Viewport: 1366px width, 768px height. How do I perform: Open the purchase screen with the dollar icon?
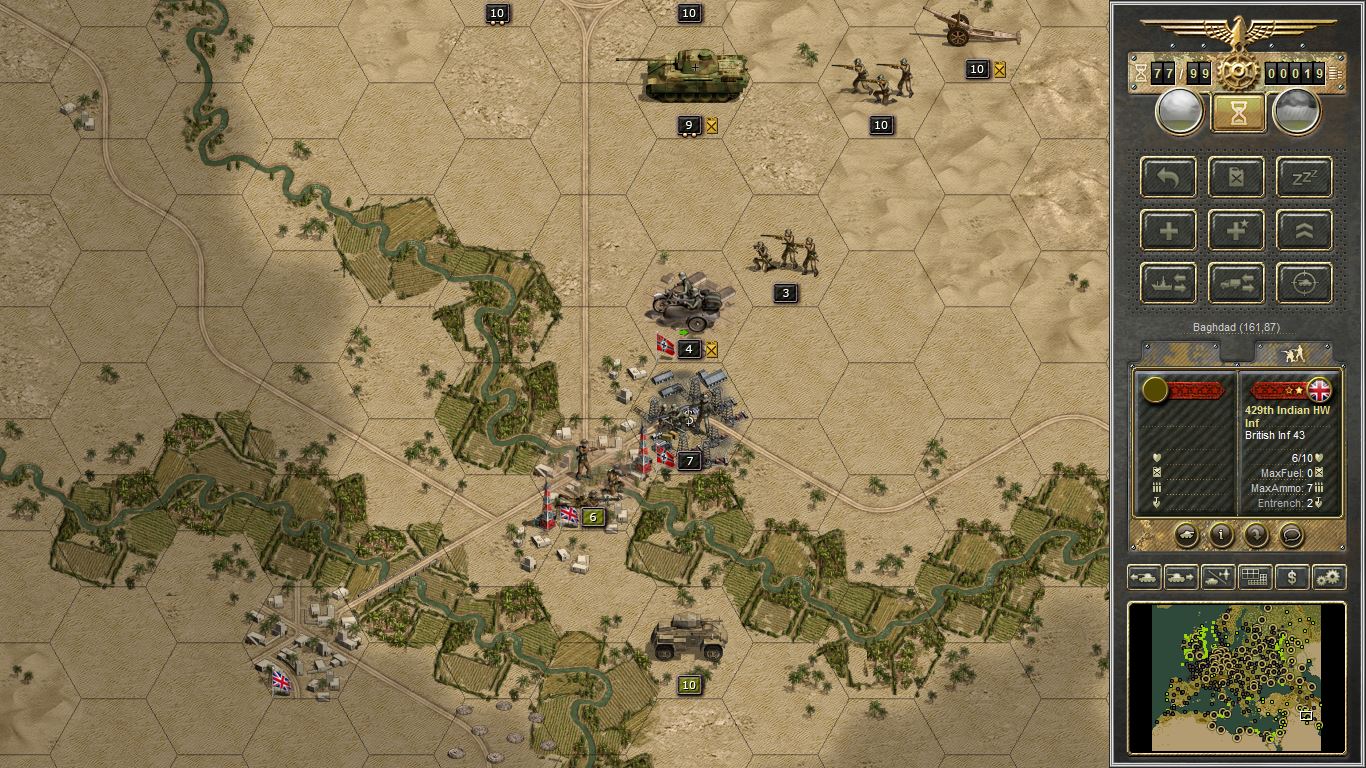tap(1291, 577)
